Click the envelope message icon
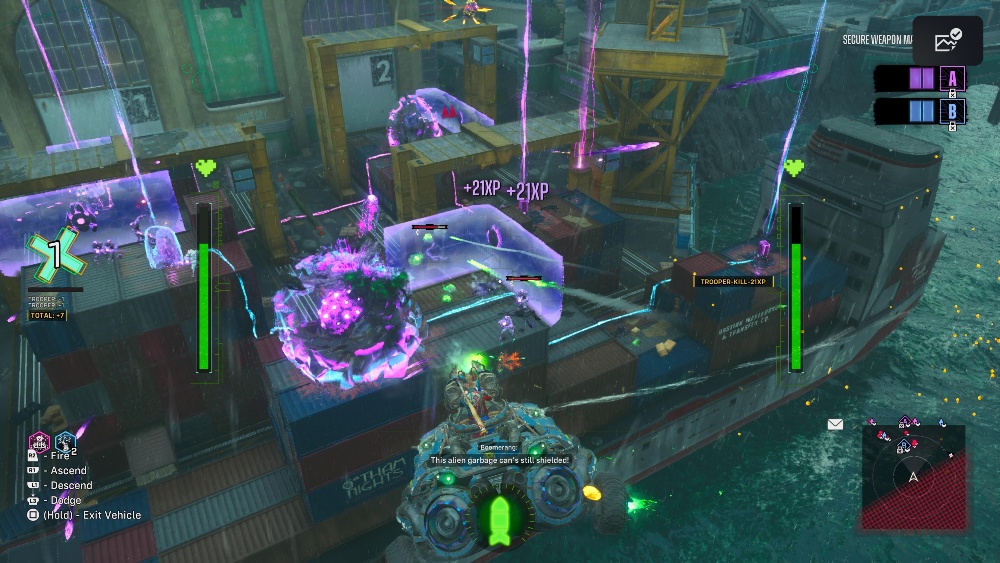This screenshot has height=563, width=1000. (x=835, y=424)
